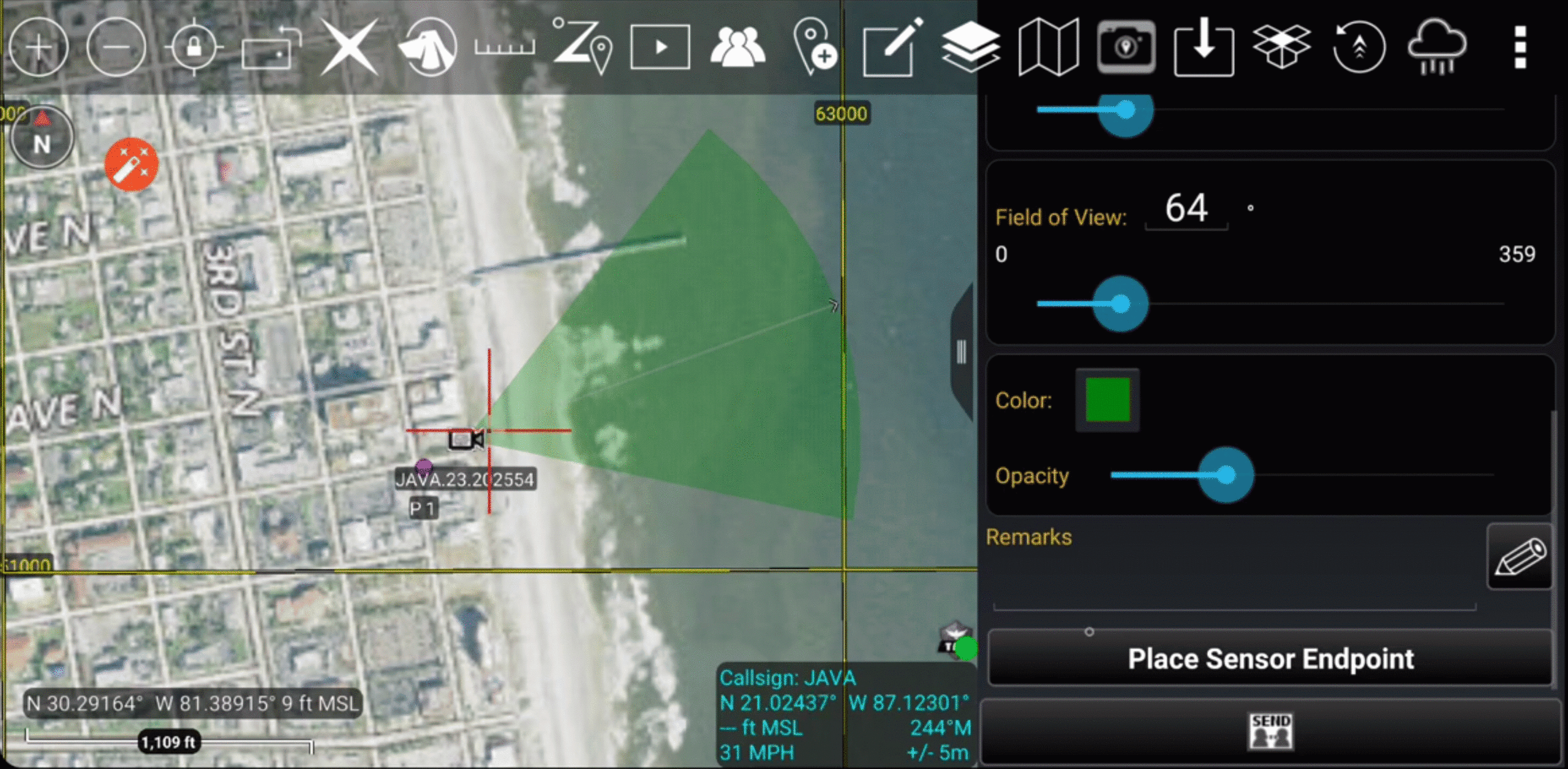Open the green color swatch picker
1568x769 pixels.
(x=1107, y=400)
